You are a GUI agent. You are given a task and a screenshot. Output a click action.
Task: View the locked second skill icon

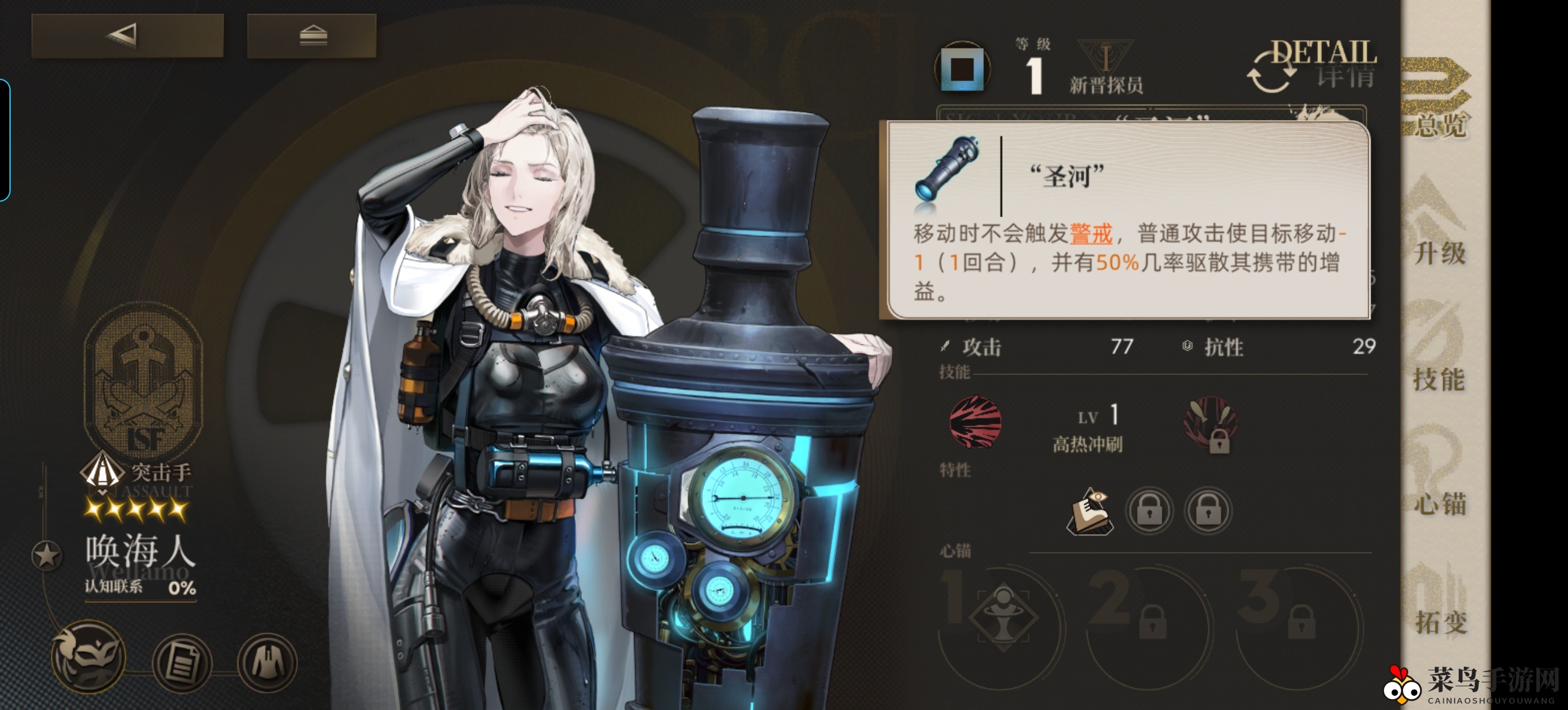pos(1211,424)
